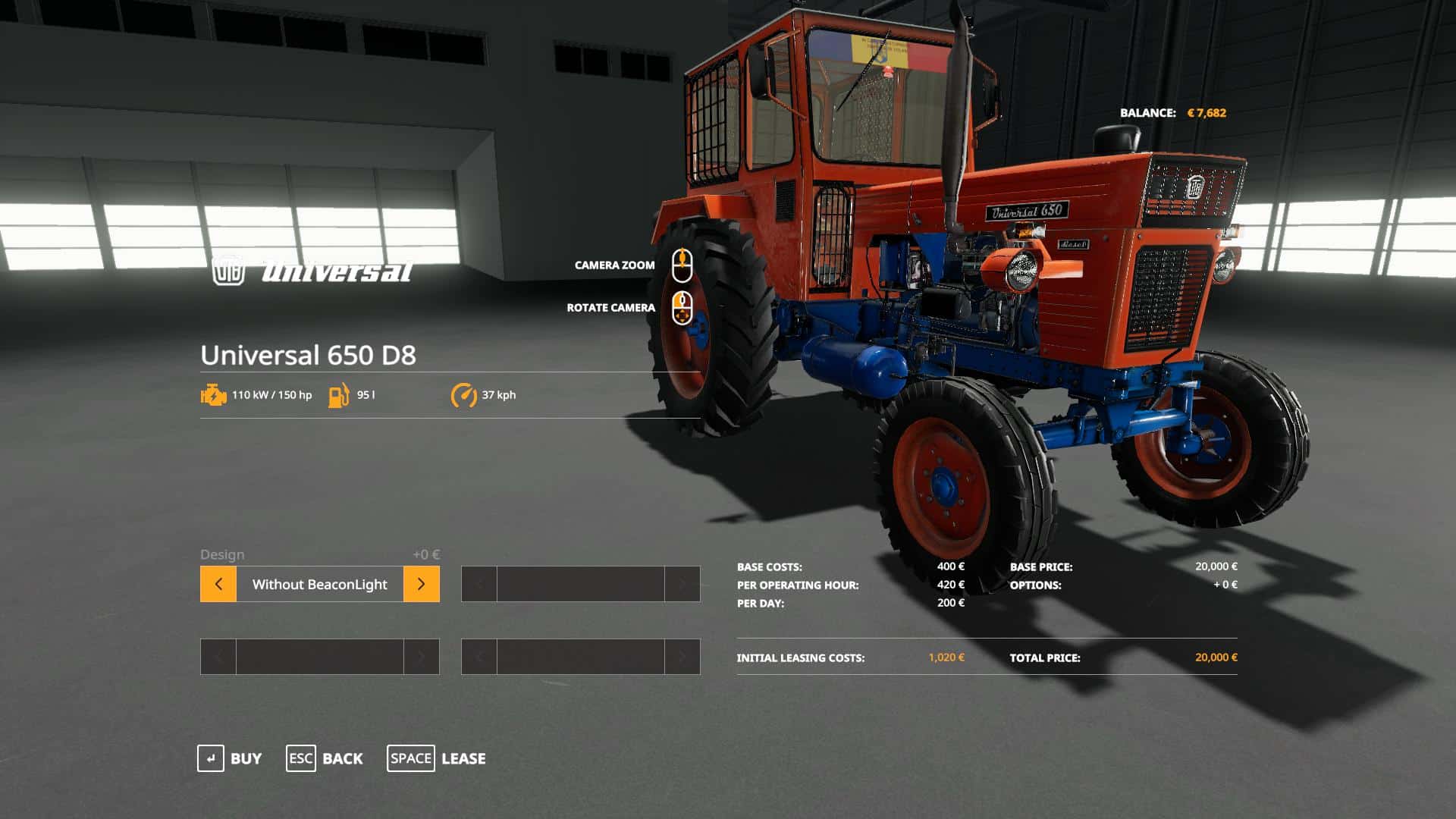Click the Camera Zoom mouse icon
Screen dimensions: 1456x819
click(x=683, y=265)
